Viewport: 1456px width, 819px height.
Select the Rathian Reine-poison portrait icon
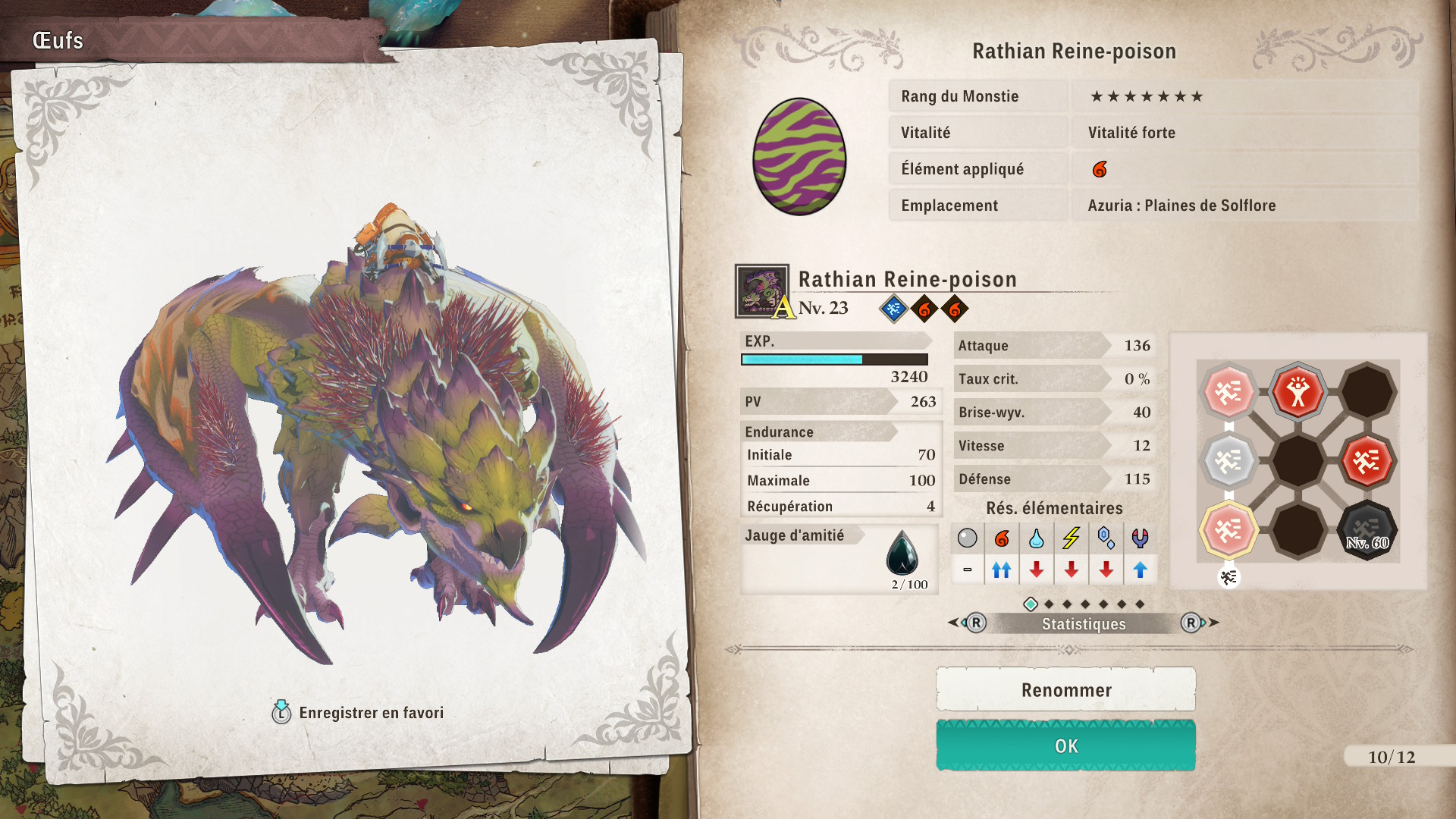click(761, 291)
